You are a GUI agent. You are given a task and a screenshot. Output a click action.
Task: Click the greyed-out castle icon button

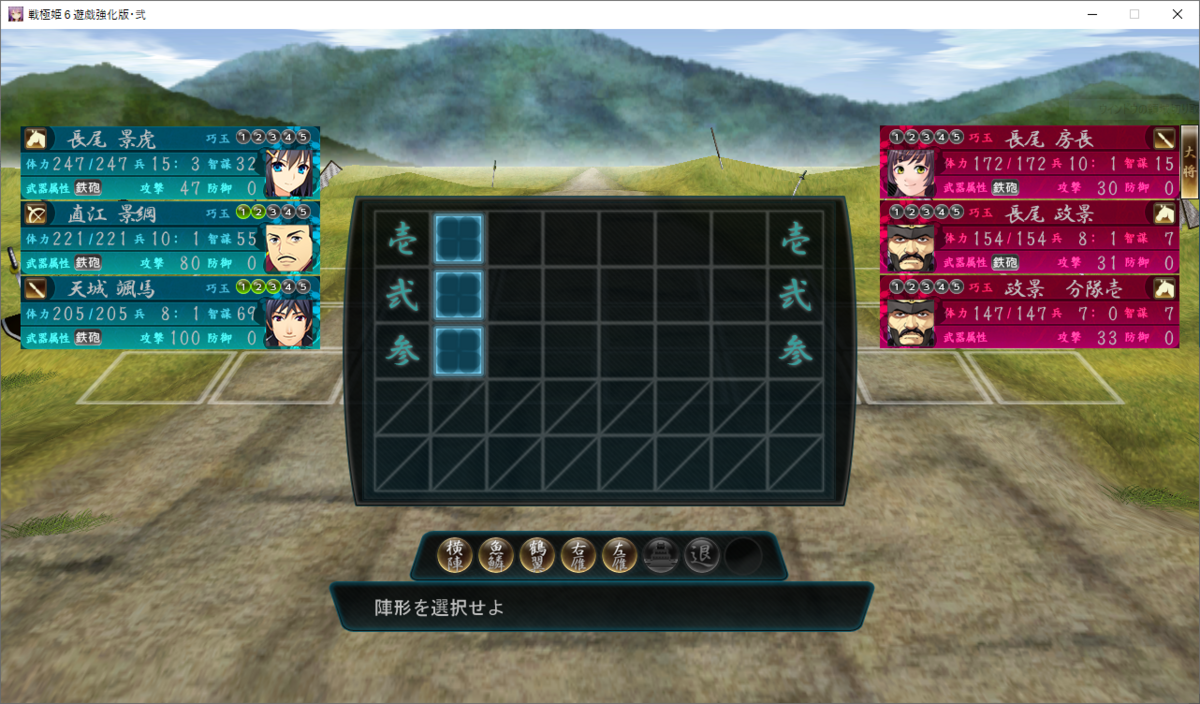point(660,554)
